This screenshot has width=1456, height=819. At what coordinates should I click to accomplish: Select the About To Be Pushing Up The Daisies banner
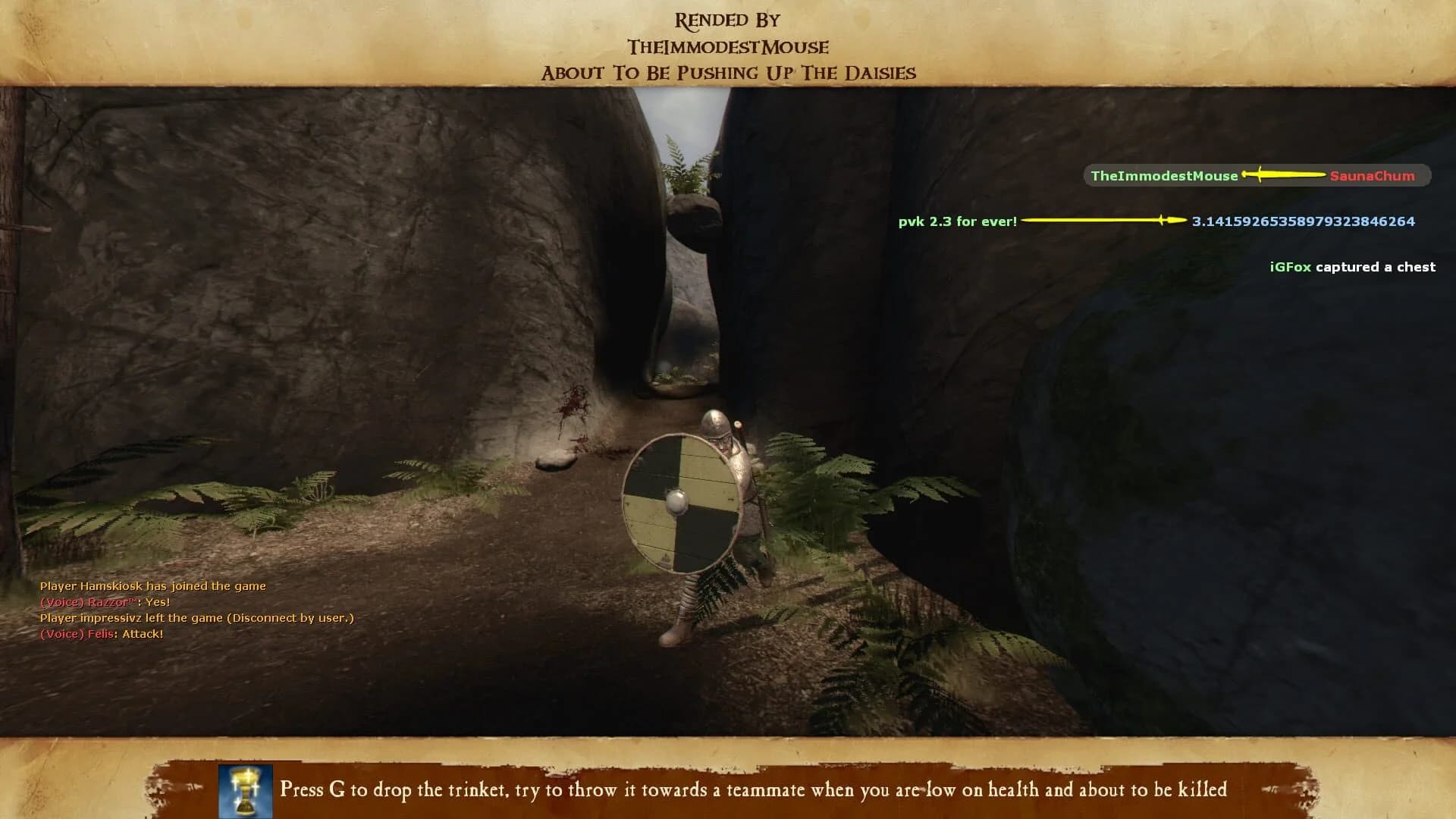point(727,74)
